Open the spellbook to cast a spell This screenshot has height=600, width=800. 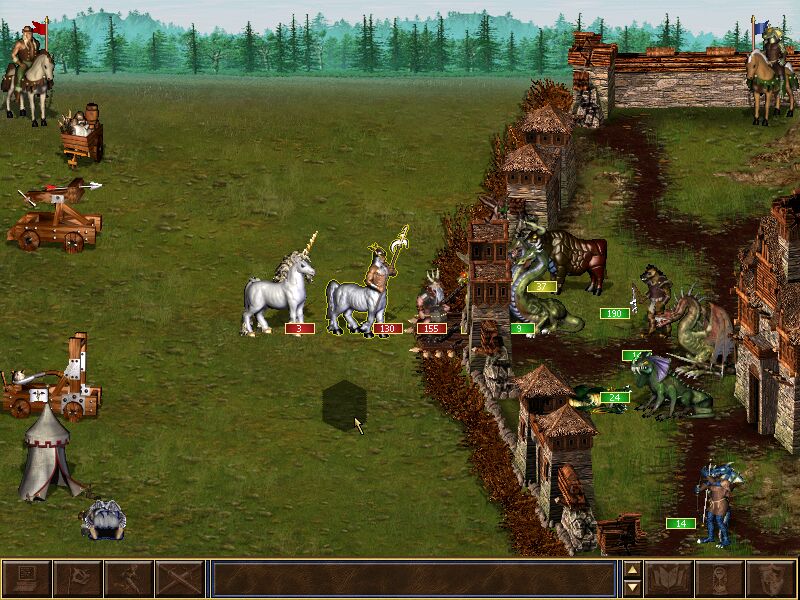pos(669,579)
